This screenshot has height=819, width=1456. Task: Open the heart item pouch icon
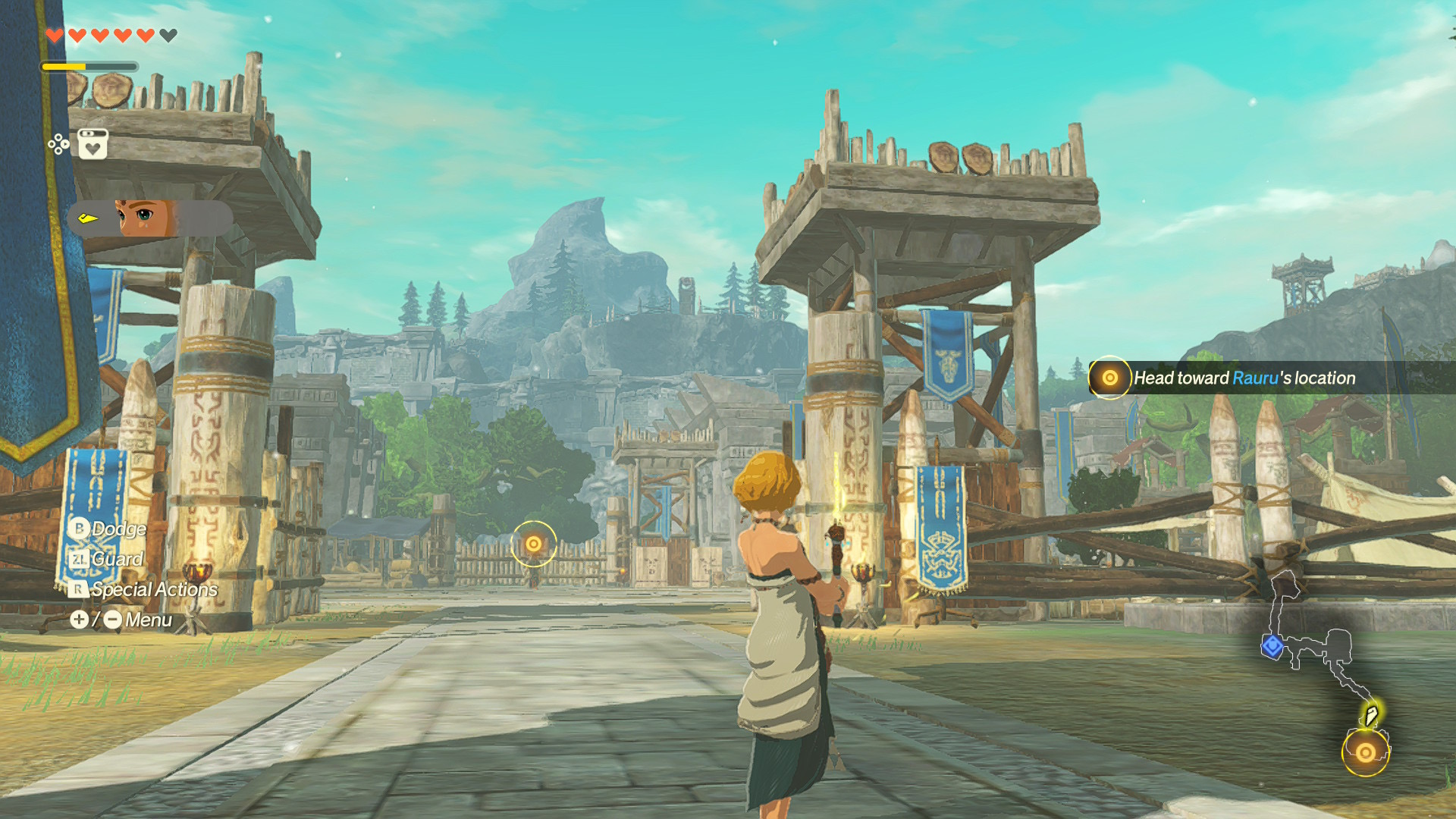pos(93,144)
